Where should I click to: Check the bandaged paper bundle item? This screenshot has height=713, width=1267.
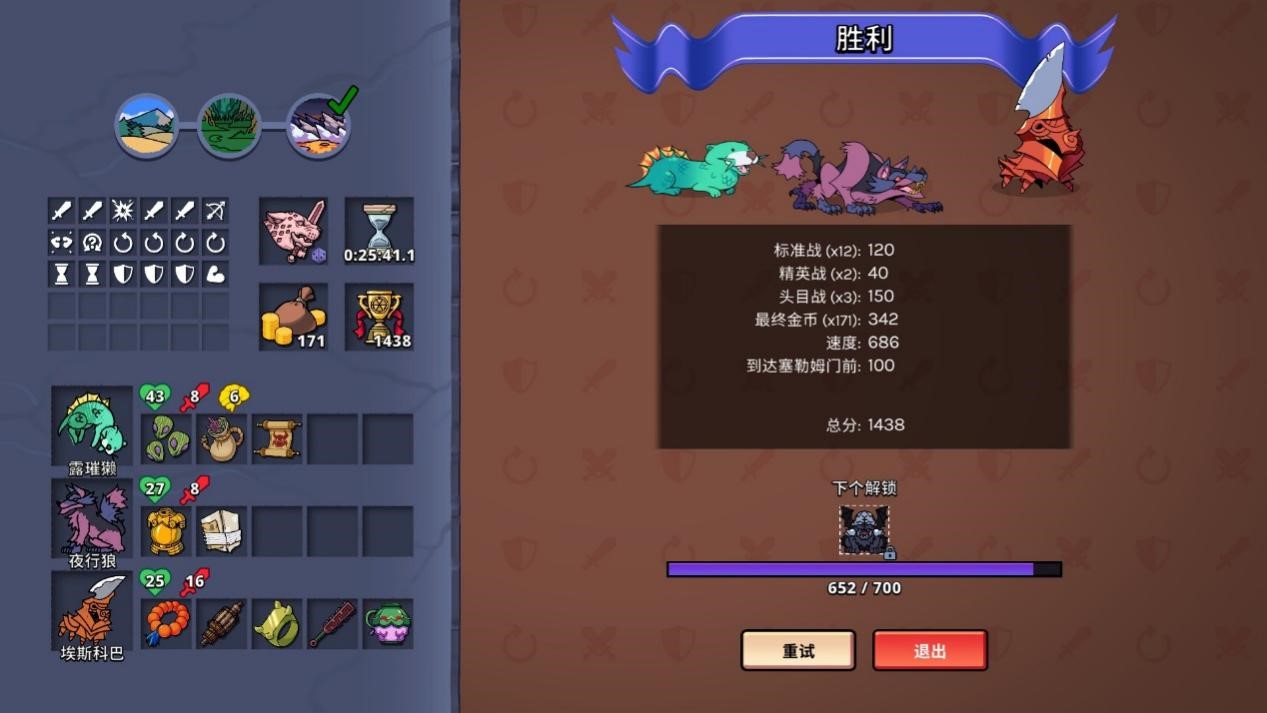coord(222,531)
